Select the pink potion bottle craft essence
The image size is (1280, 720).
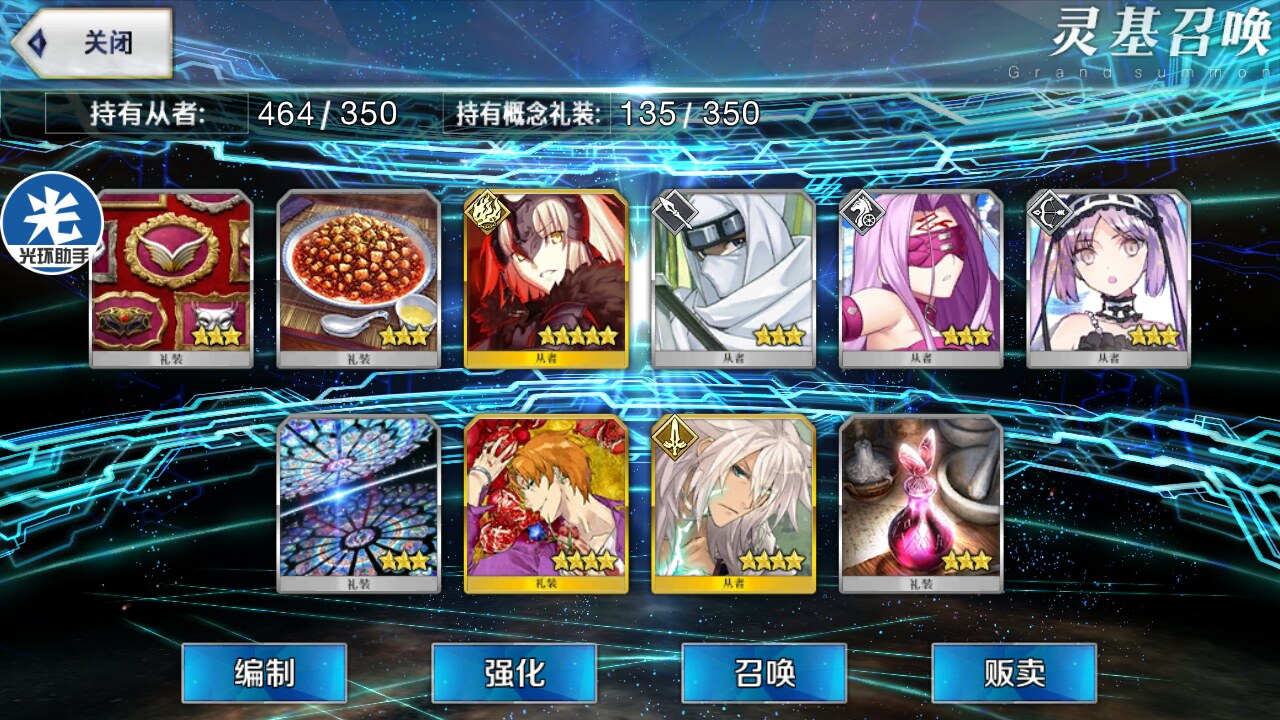(921, 503)
